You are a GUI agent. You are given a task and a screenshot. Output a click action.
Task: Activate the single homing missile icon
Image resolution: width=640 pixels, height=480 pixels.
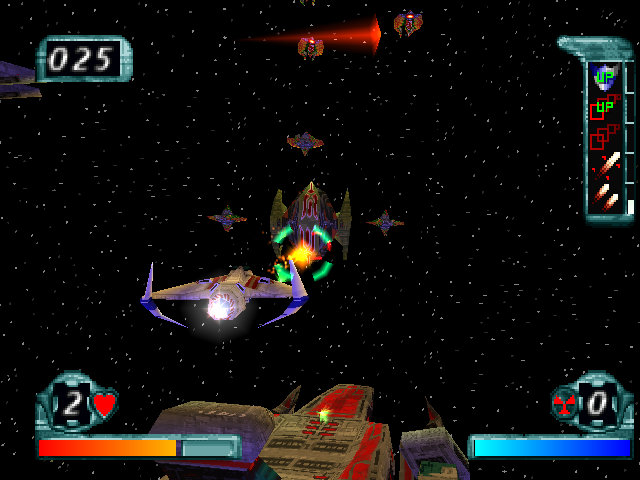coord(606,163)
